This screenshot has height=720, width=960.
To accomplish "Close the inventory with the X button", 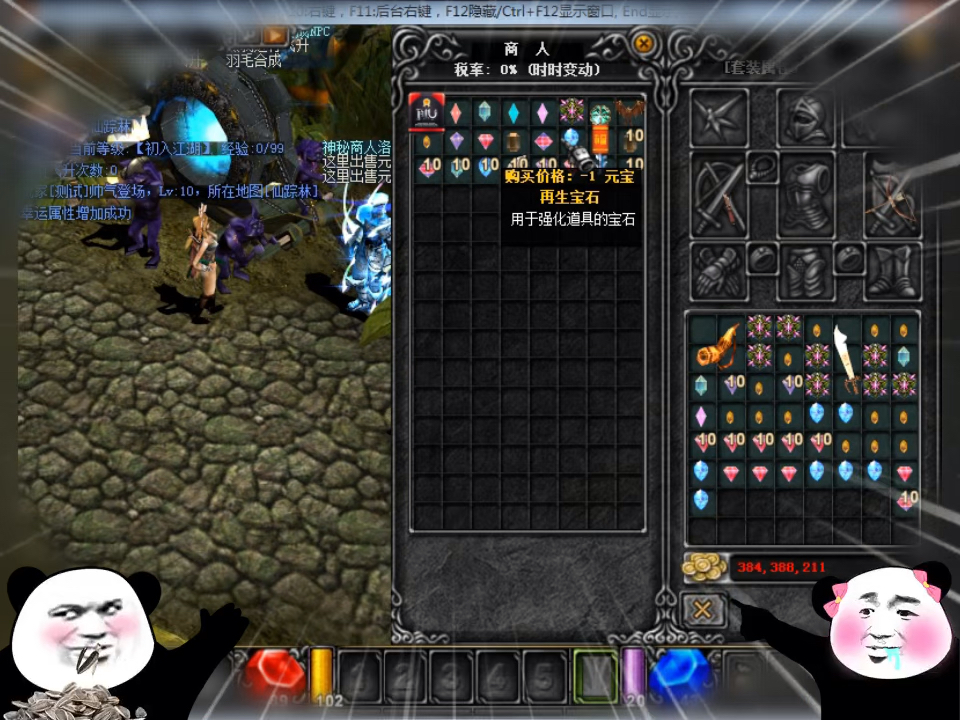I will (703, 609).
